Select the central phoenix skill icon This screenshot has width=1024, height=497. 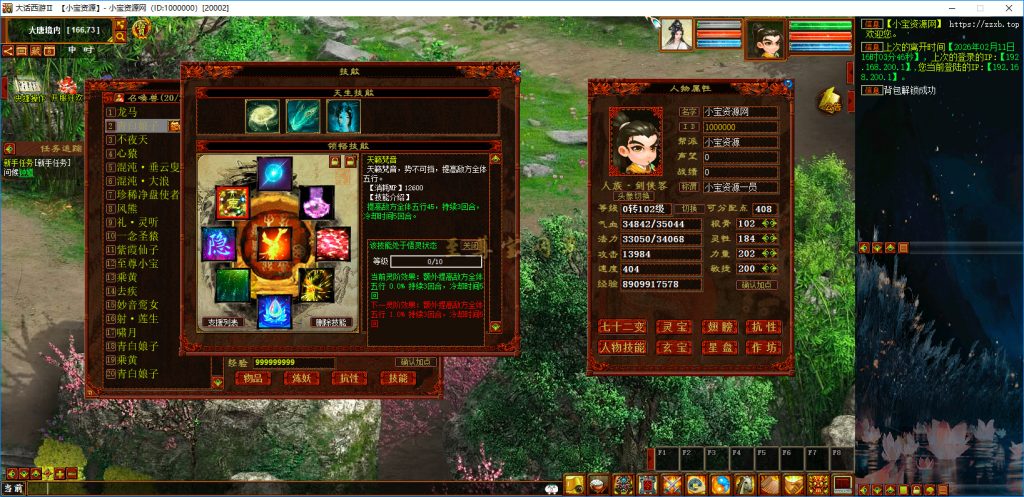(x=274, y=242)
